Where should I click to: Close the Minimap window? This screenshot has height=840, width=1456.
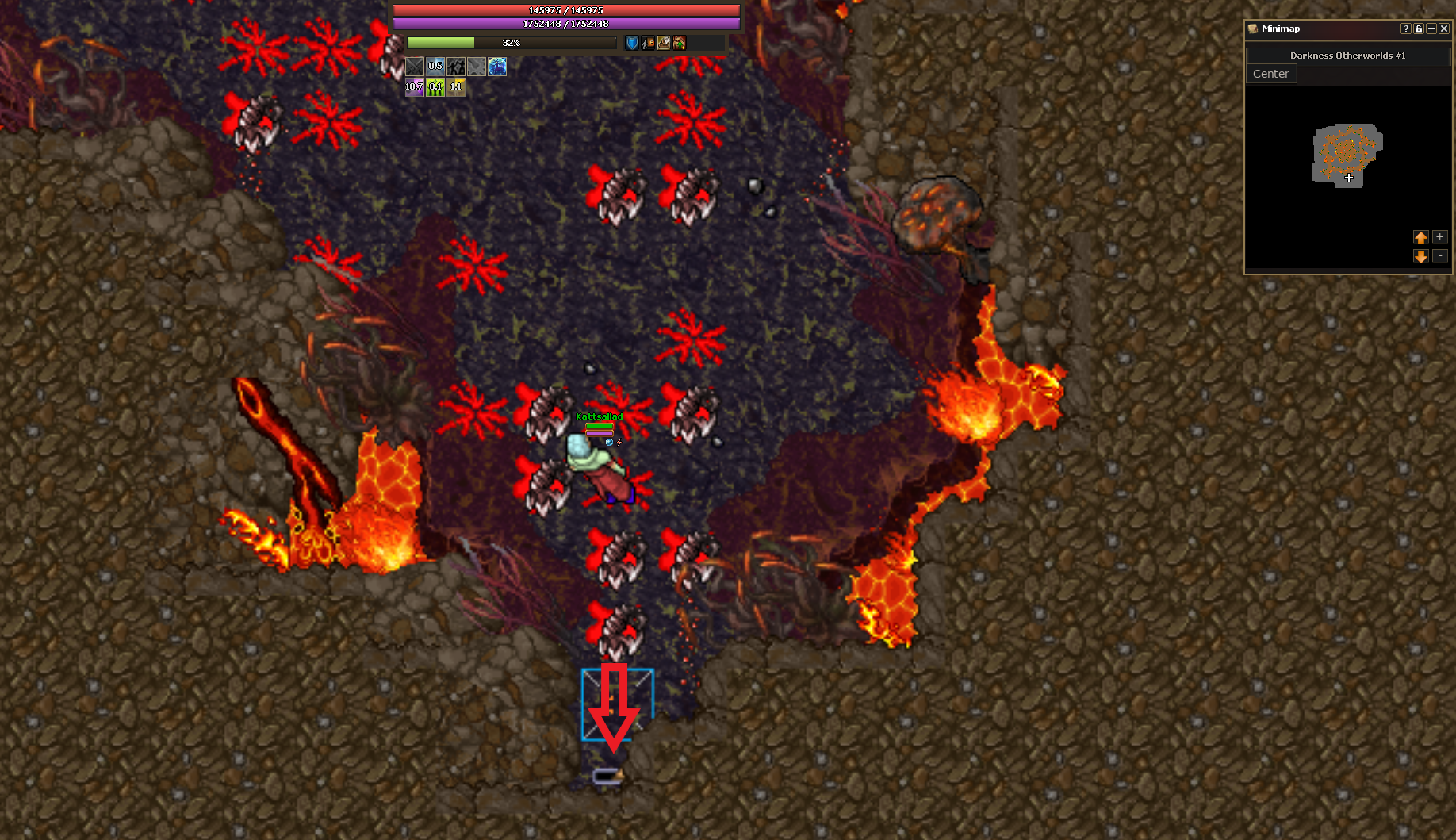pos(1444,29)
